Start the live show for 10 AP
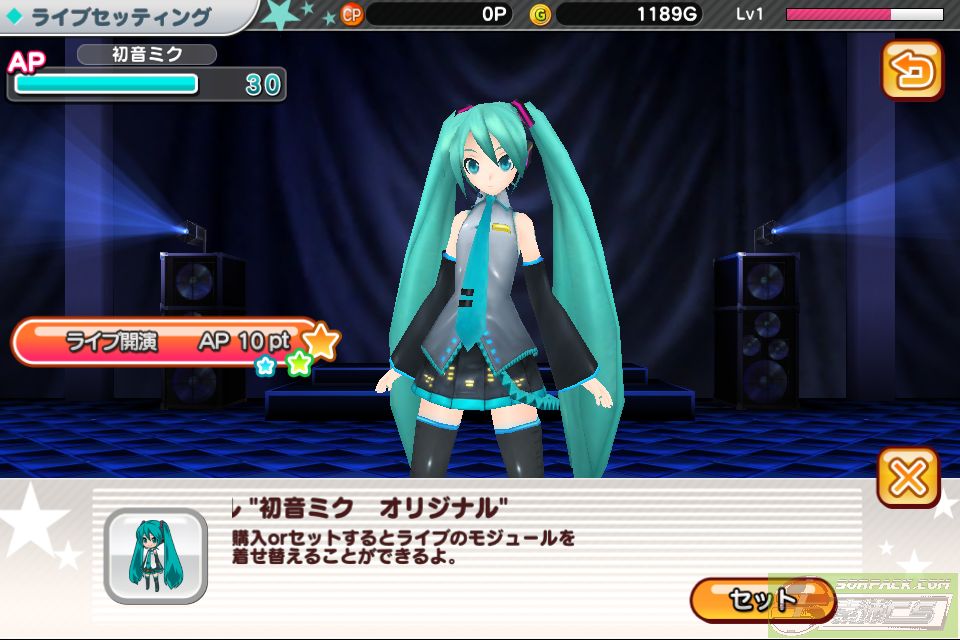The height and width of the screenshot is (640, 960). (165, 342)
